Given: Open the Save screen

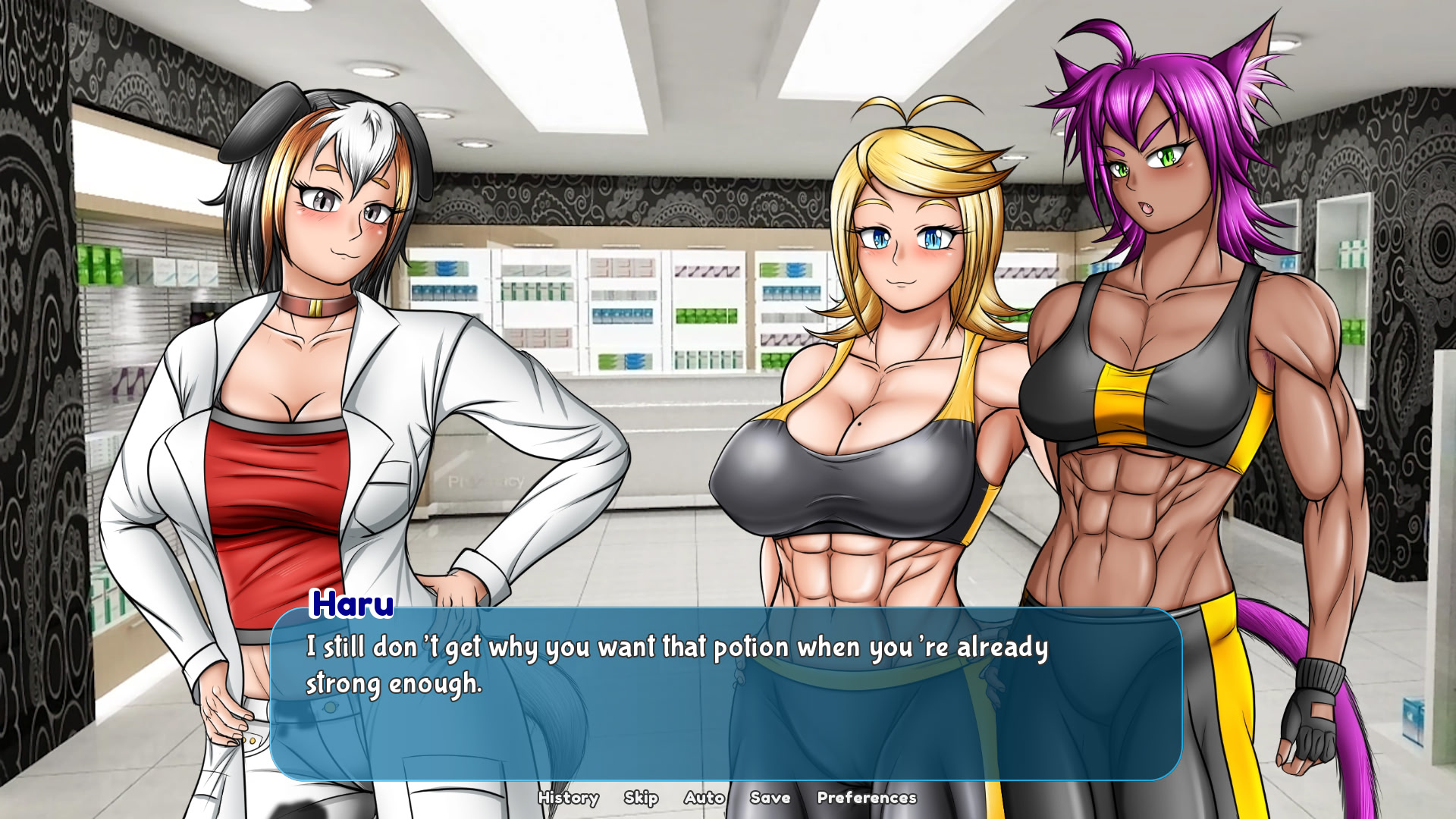Looking at the screenshot, I should (770, 798).
